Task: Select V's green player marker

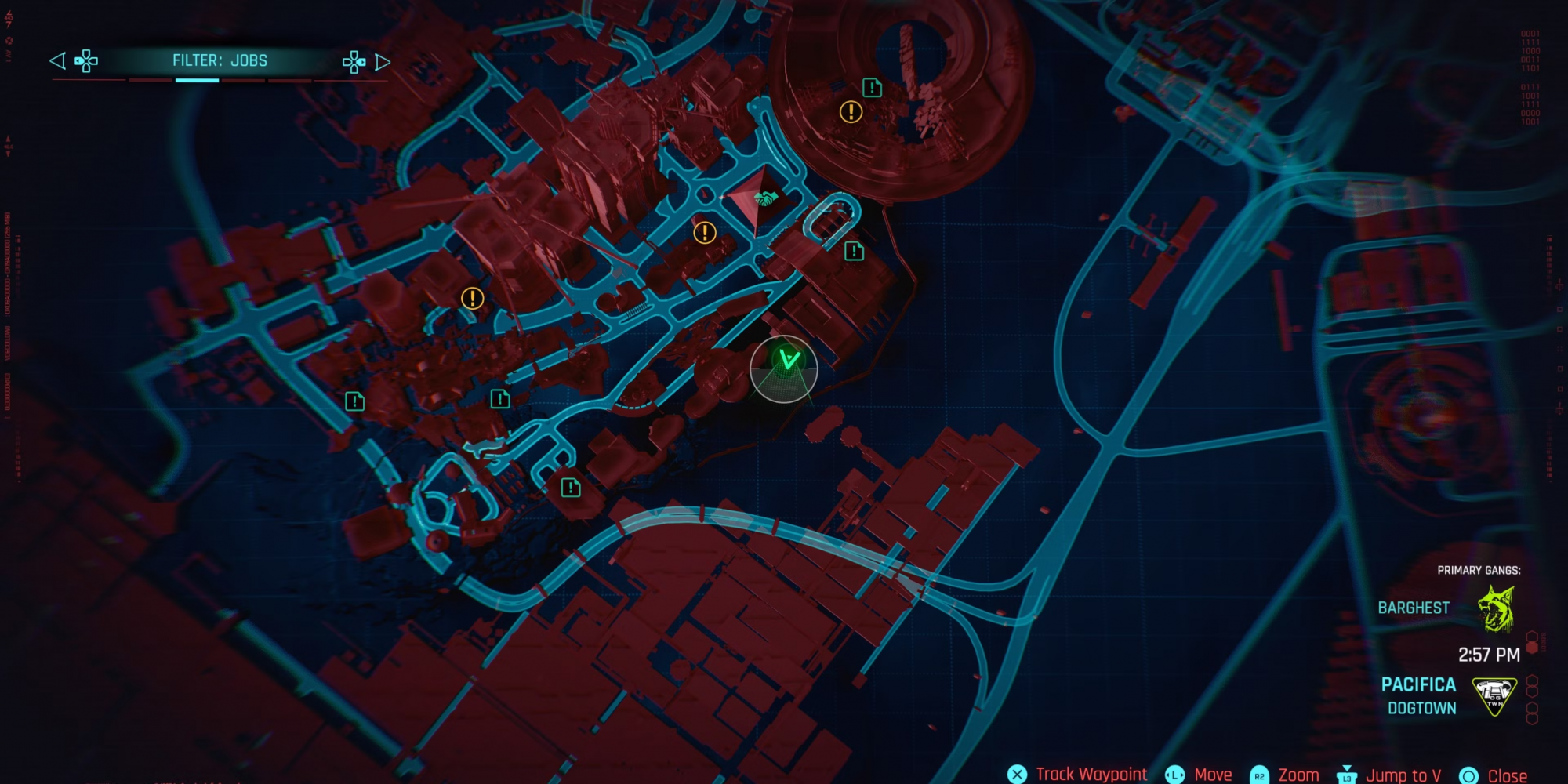Action: click(x=786, y=361)
